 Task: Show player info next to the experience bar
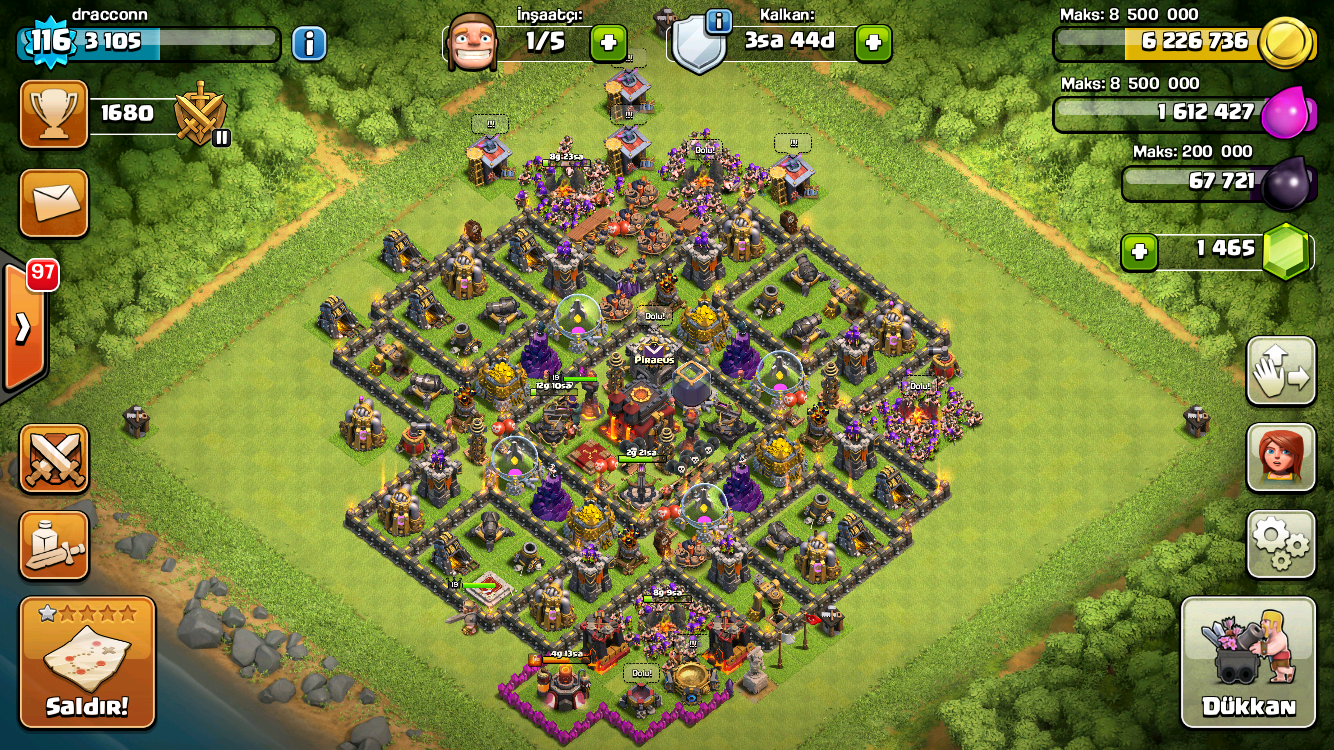click(x=309, y=43)
